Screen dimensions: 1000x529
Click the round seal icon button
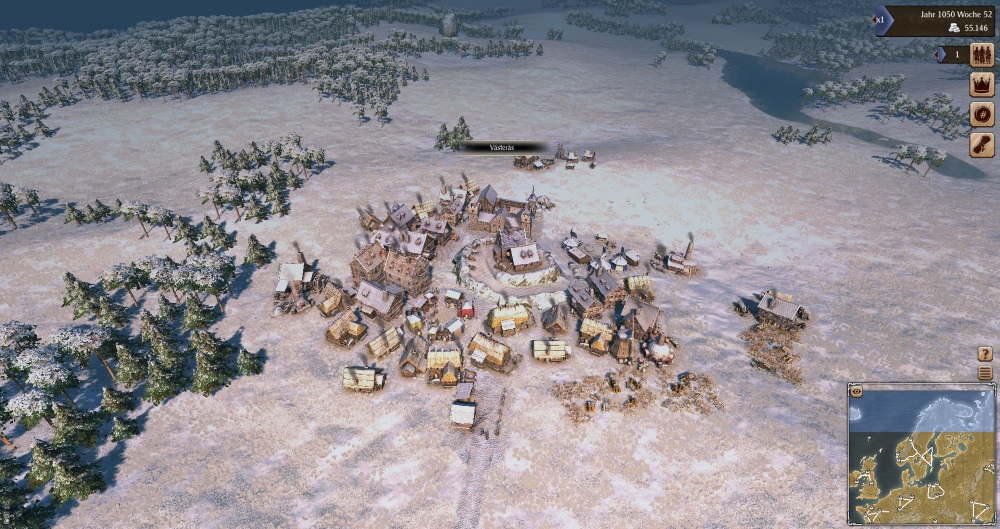(982, 114)
